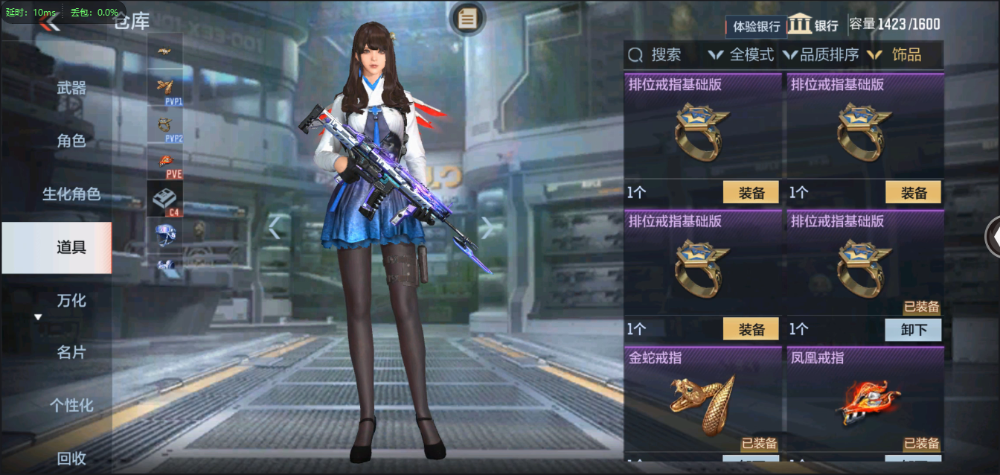Switch to the 武器 tab
Image resolution: width=1000 pixels, height=475 pixels.
coord(71,88)
